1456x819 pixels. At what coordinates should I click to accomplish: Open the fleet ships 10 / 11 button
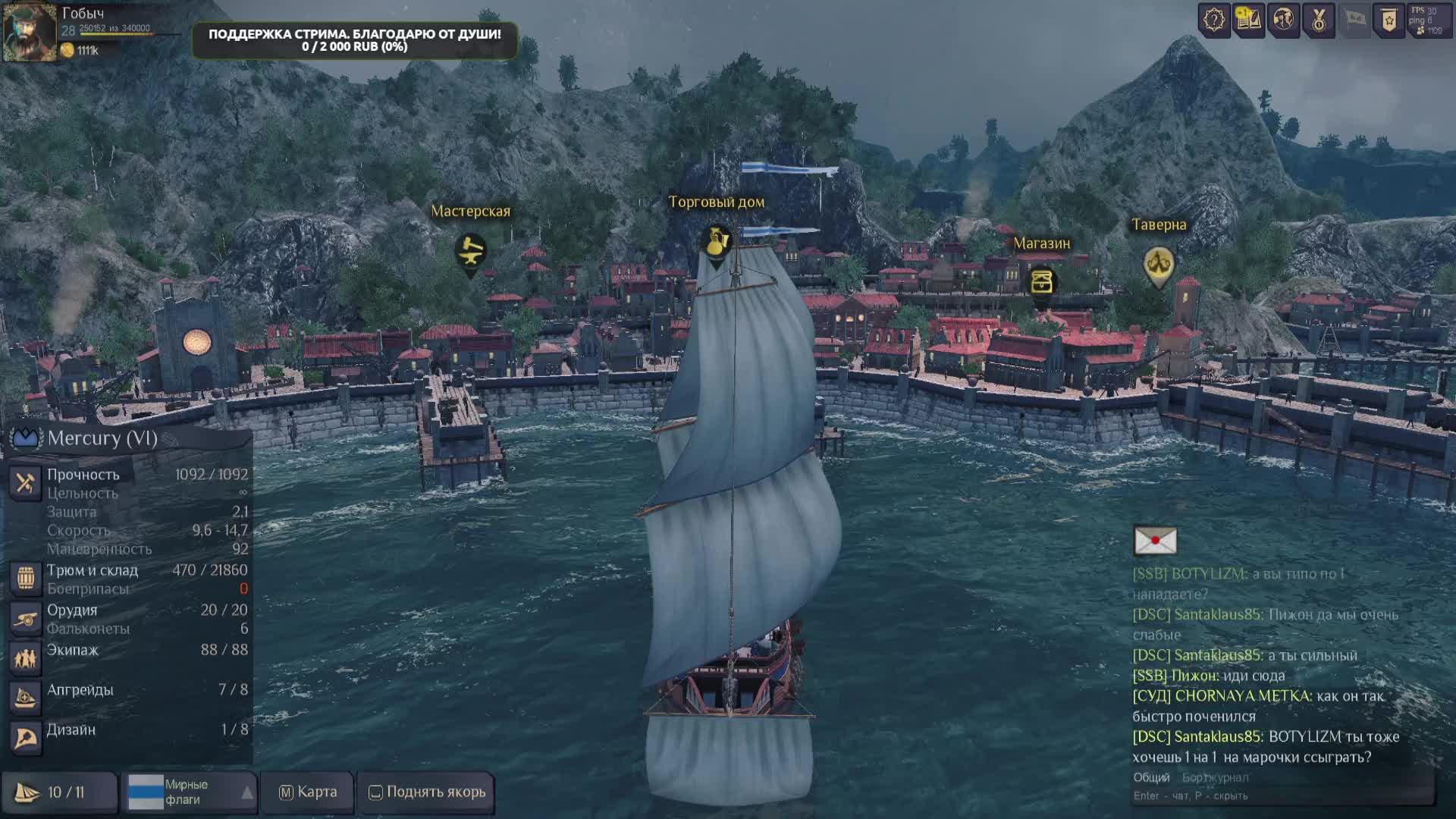tap(59, 792)
